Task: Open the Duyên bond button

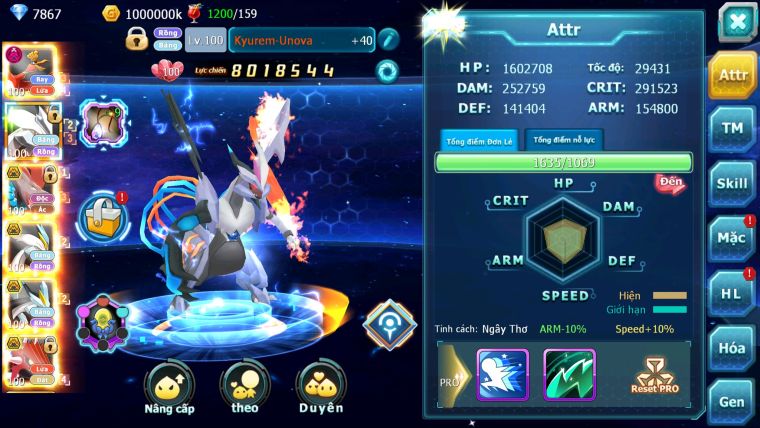Action: click(320, 386)
